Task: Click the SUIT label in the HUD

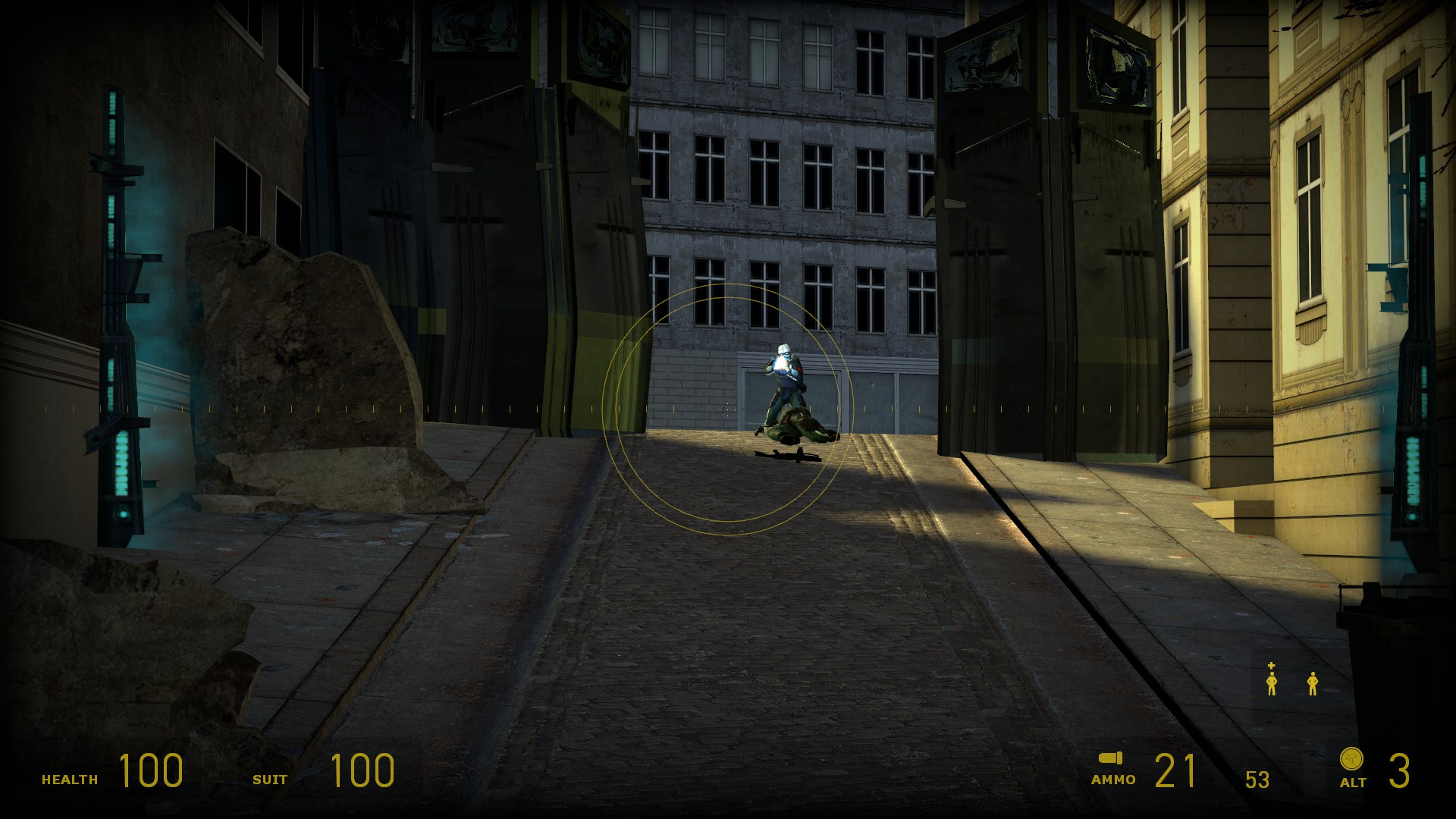Action: click(x=271, y=778)
